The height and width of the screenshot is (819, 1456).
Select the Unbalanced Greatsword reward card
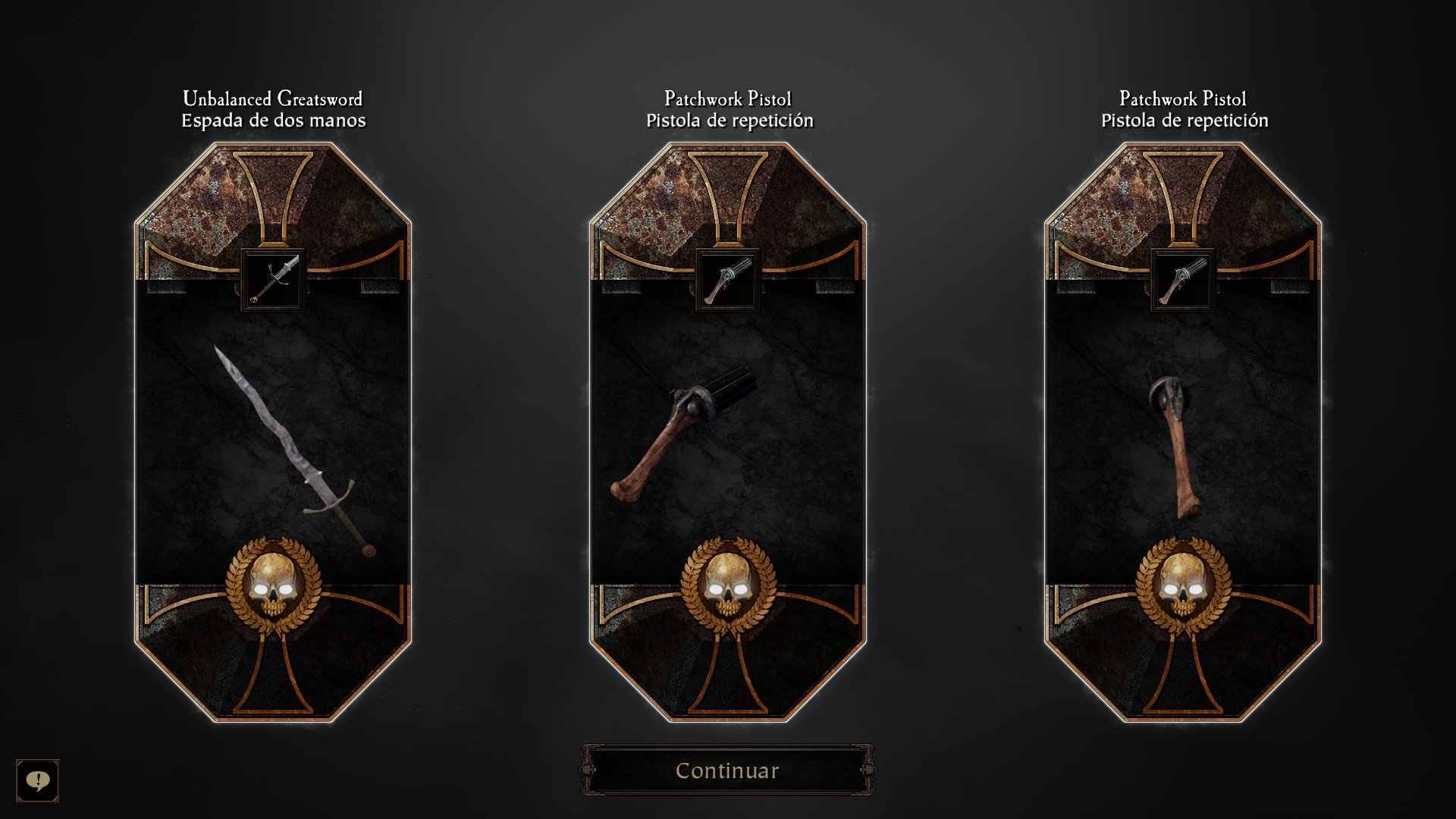click(275, 432)
